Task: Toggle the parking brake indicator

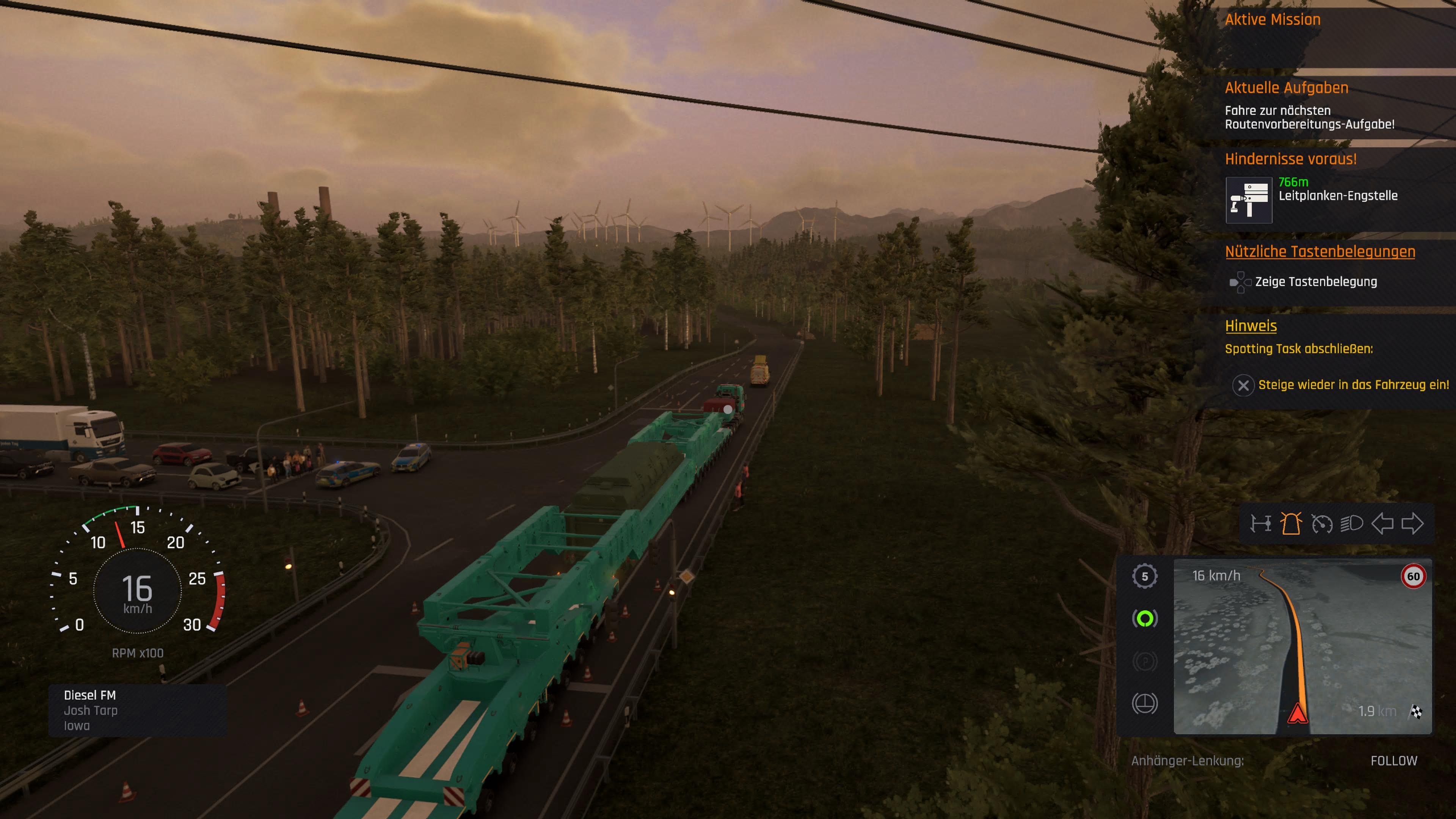Action: point(1146,660)
